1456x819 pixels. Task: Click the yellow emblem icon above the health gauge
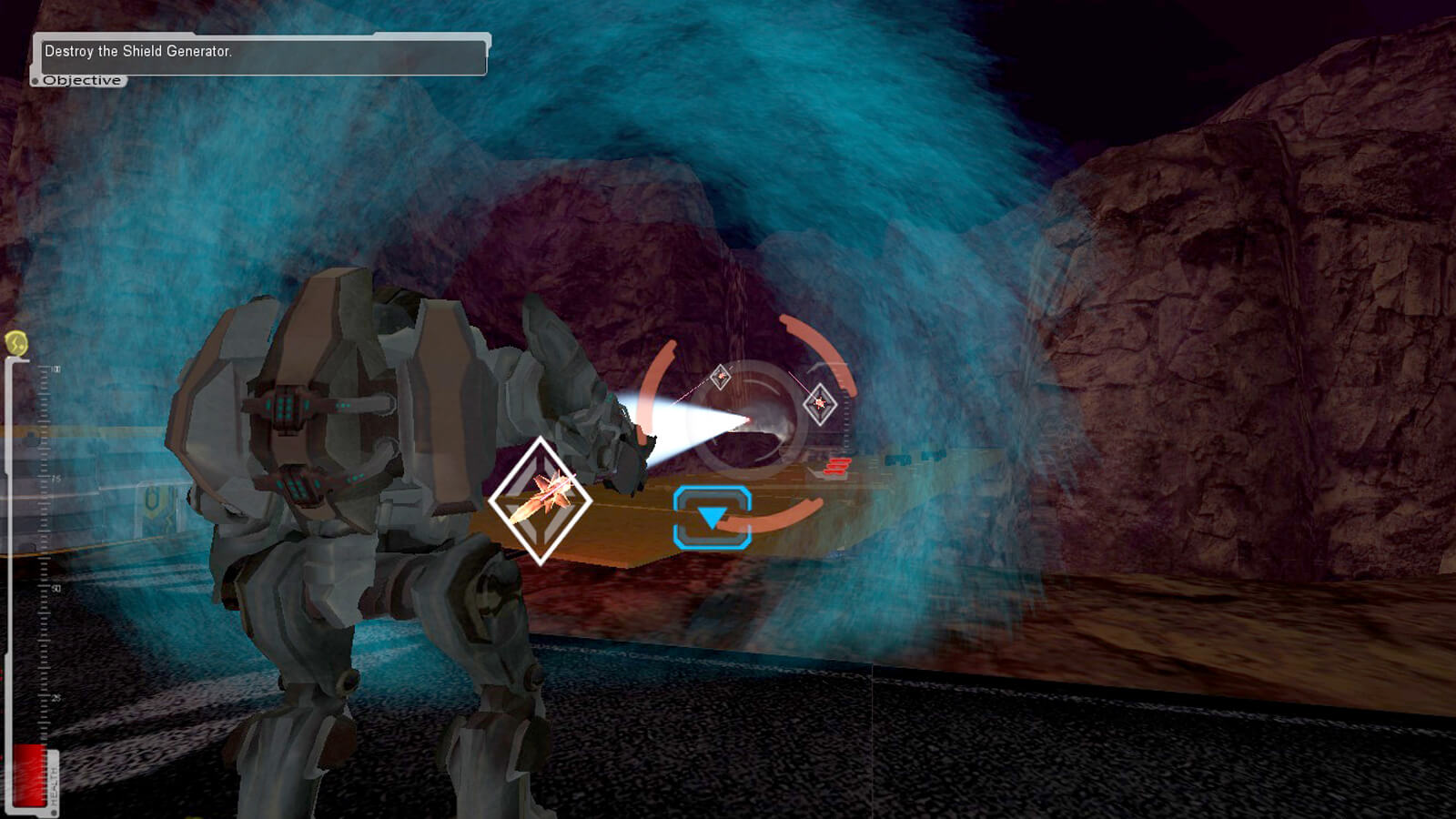[16, 343]
